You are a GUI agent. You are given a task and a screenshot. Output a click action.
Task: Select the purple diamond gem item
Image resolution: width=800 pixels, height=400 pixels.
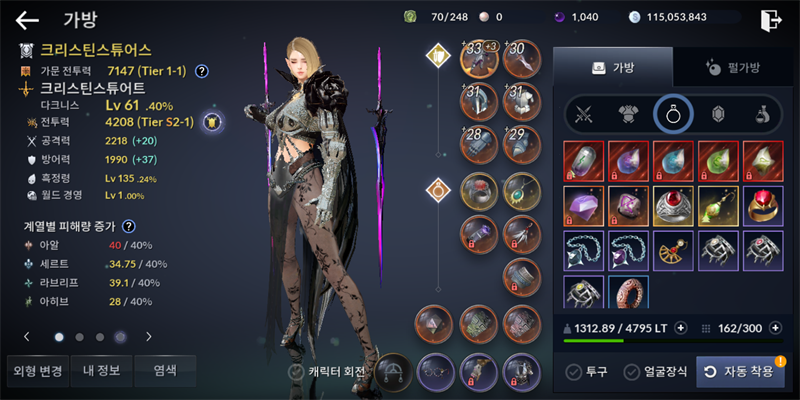pyautogui.click(x=583, y=206)
